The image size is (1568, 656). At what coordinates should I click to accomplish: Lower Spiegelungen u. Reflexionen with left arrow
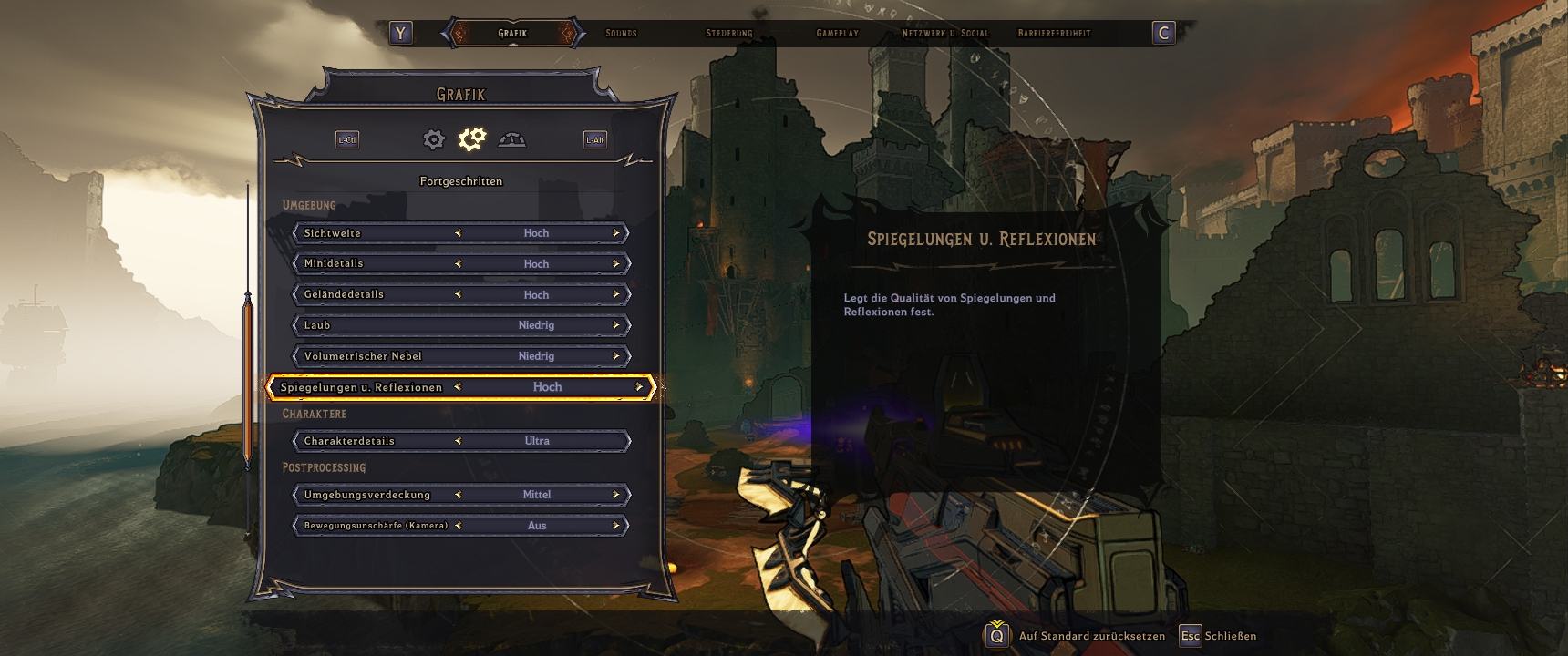(458, 387)
